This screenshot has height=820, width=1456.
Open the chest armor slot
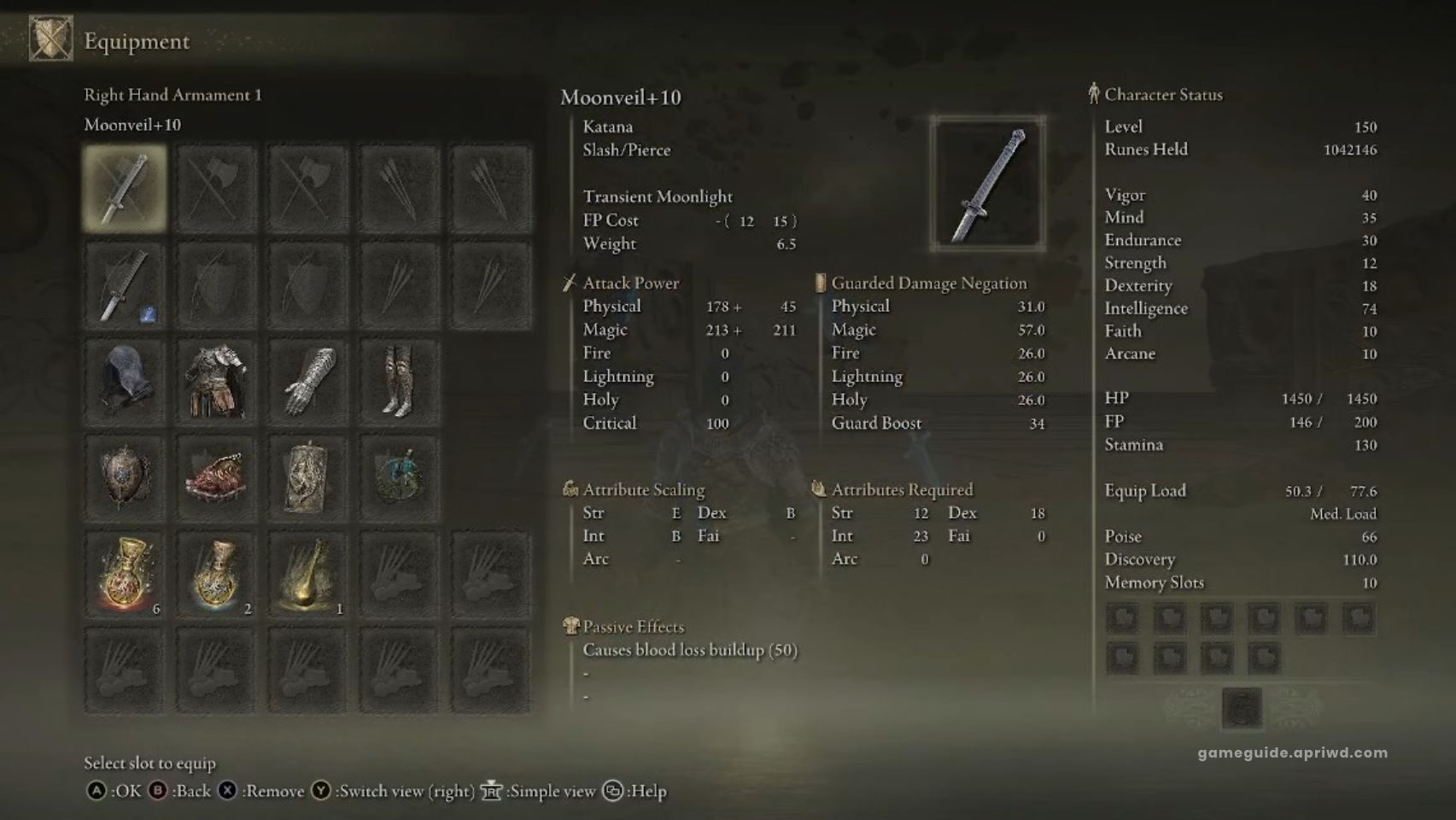click(x=216, y=382)
